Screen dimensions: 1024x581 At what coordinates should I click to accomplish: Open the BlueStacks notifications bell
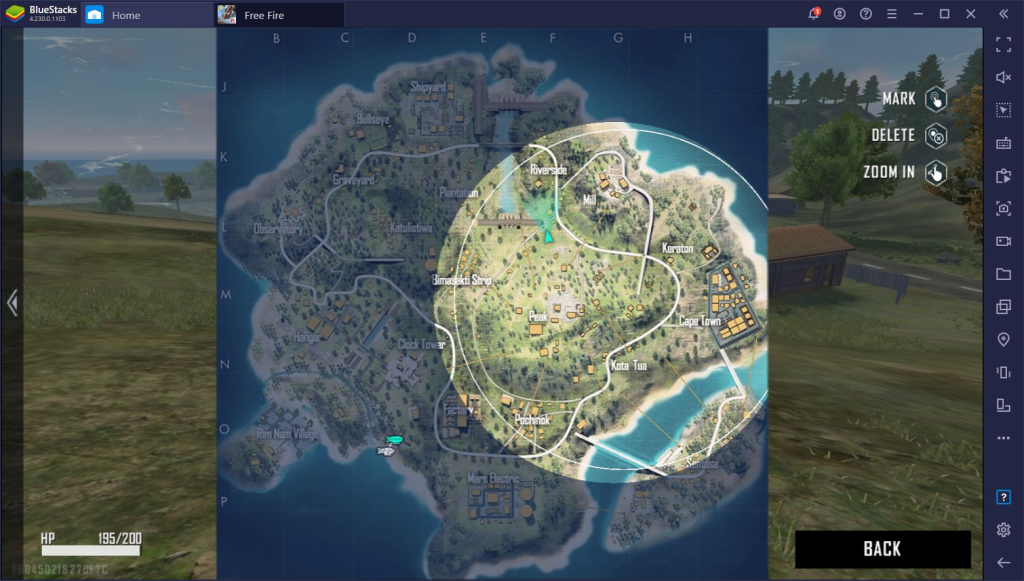coord(814,14)
